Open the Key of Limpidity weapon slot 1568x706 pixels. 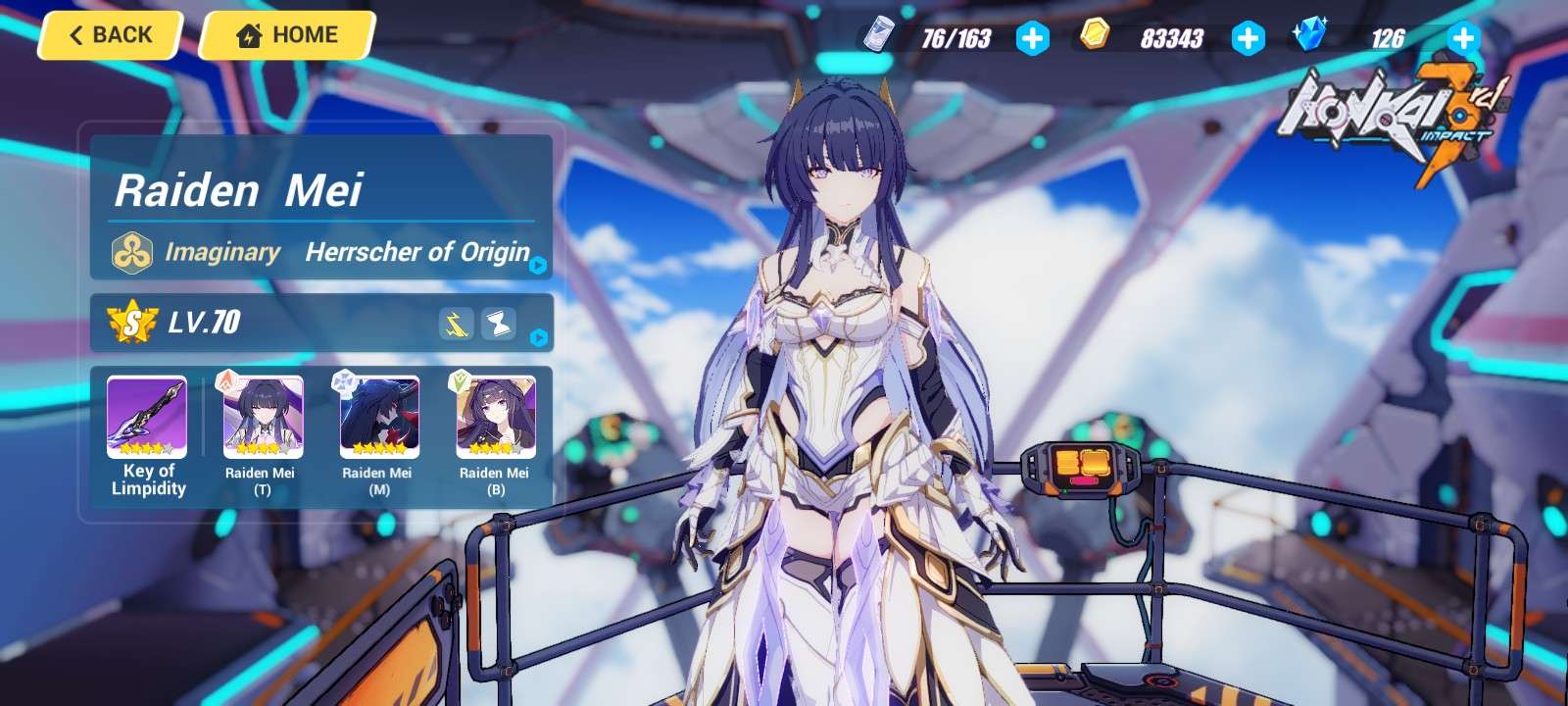click(147, 419)
